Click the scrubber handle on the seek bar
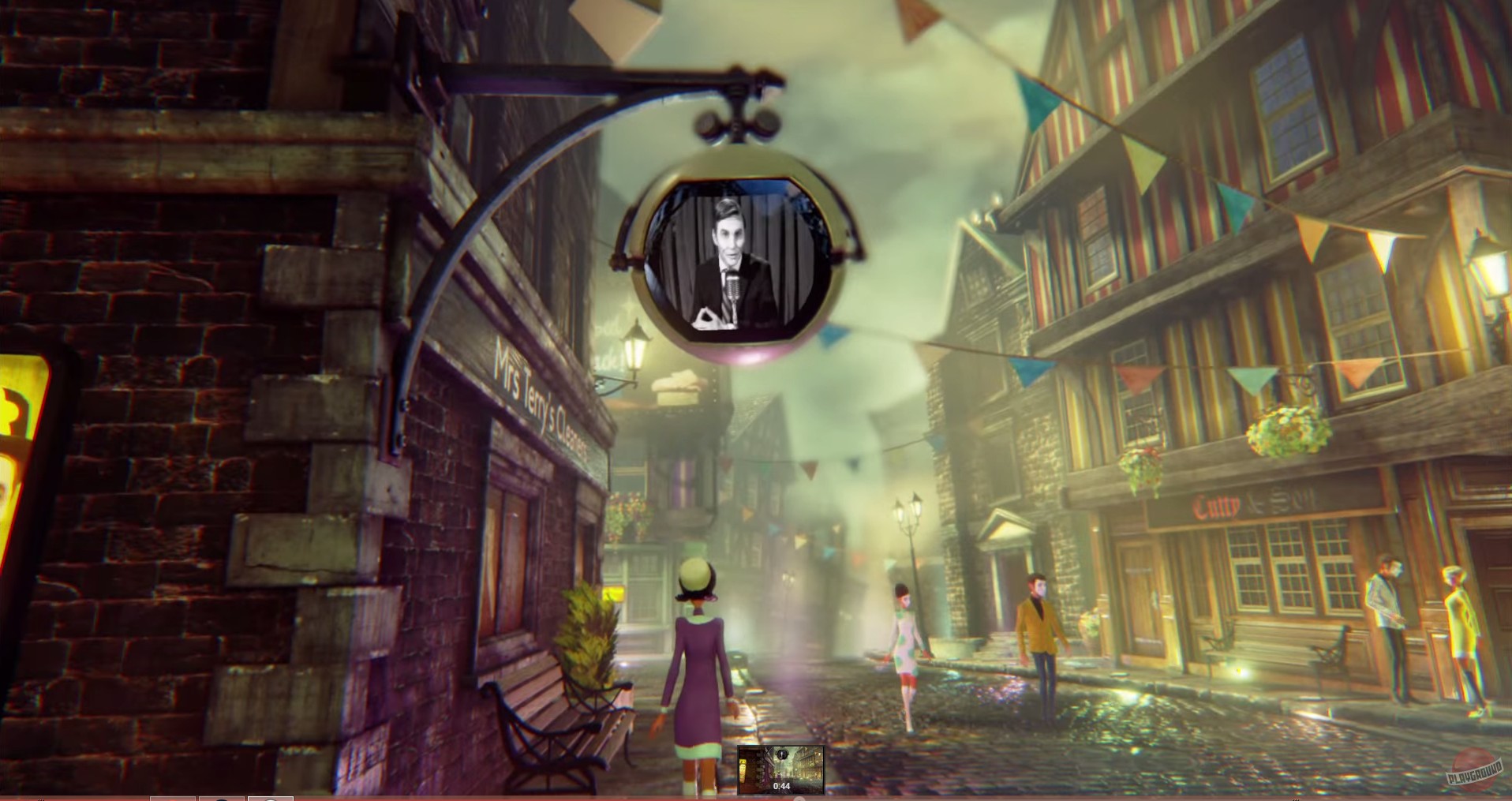 click(x=799, y=797)
